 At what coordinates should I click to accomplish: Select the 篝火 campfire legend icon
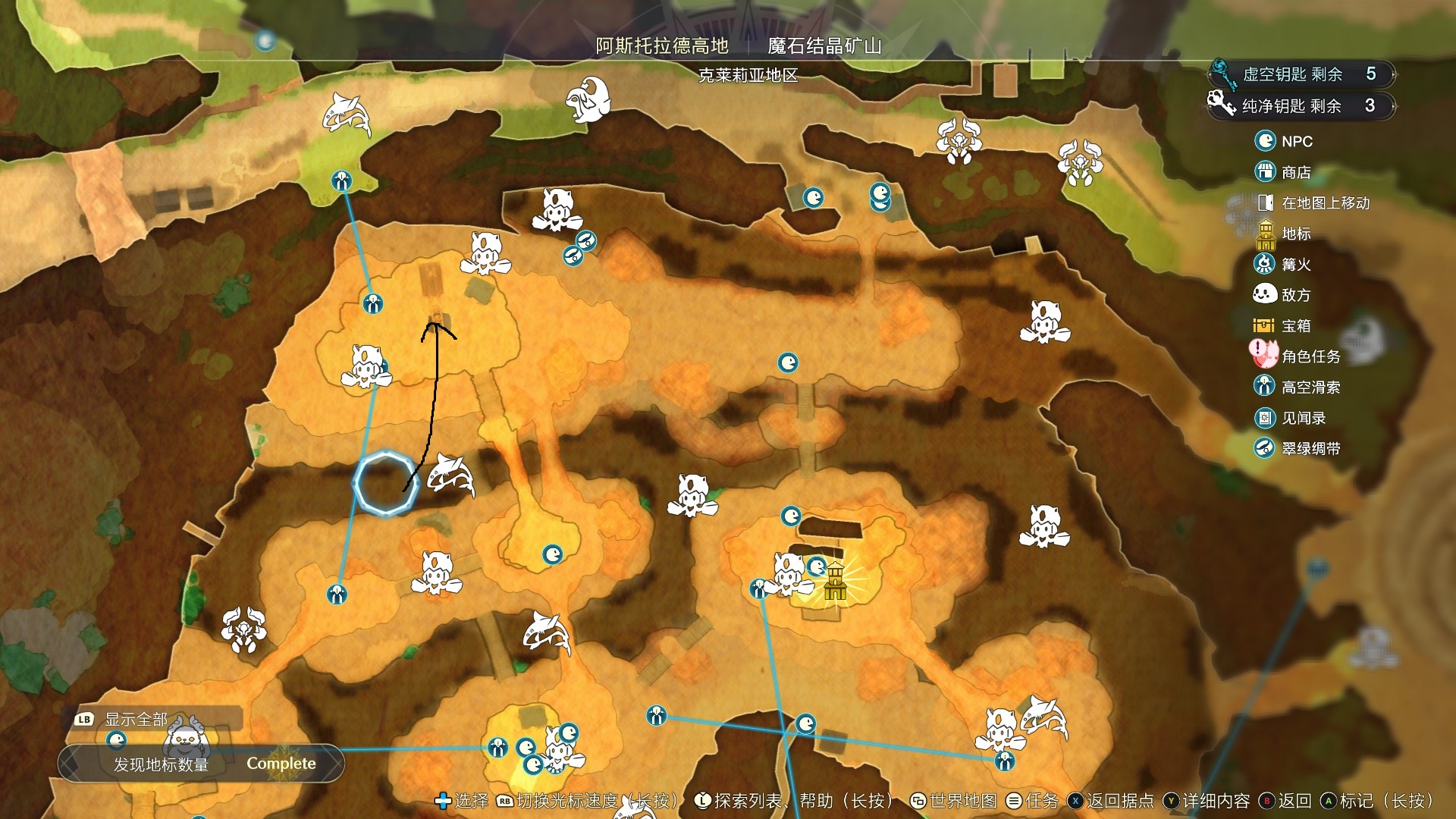click(1263, 265)
